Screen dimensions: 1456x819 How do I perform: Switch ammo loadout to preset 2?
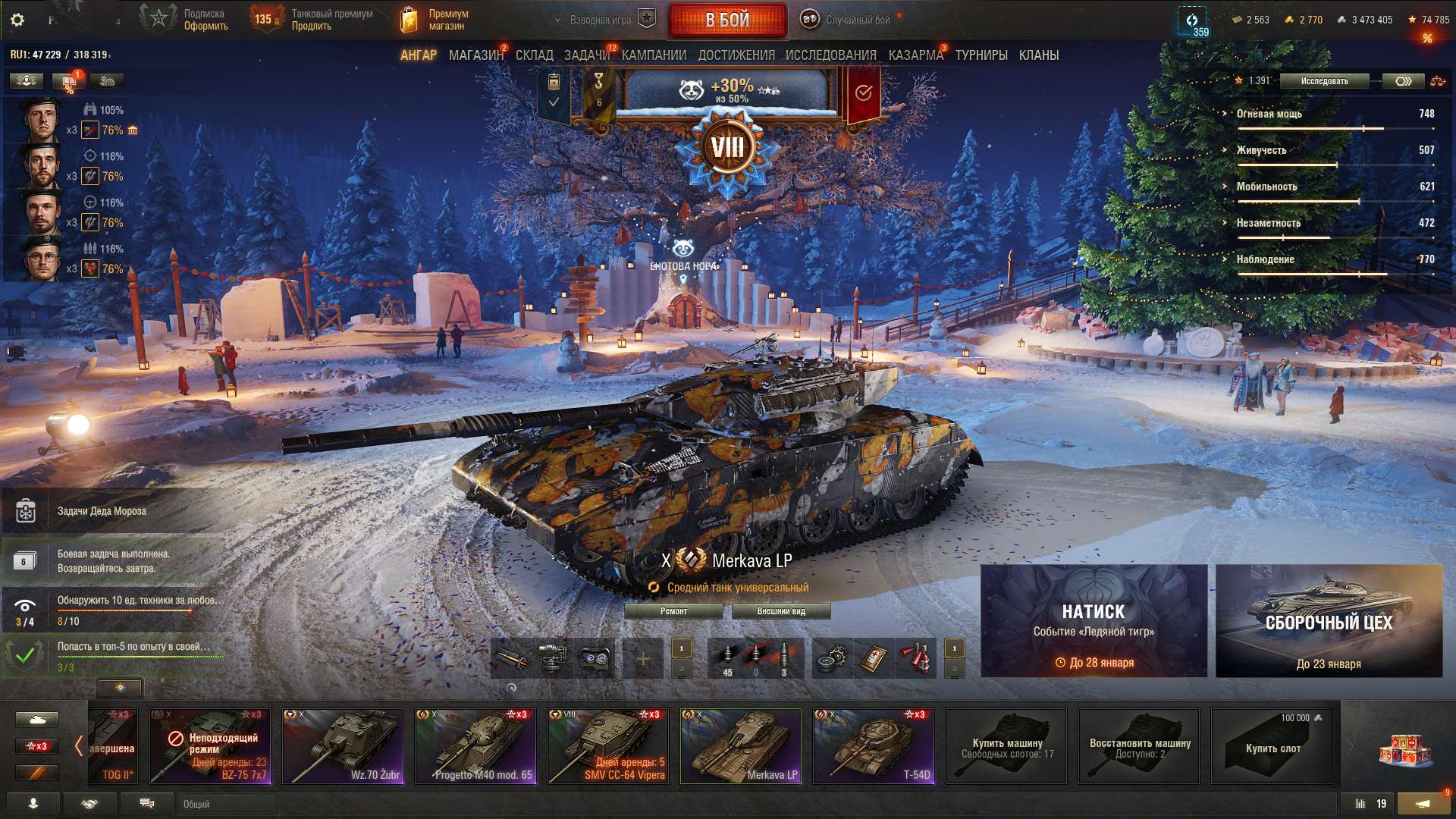click(681, 670)
